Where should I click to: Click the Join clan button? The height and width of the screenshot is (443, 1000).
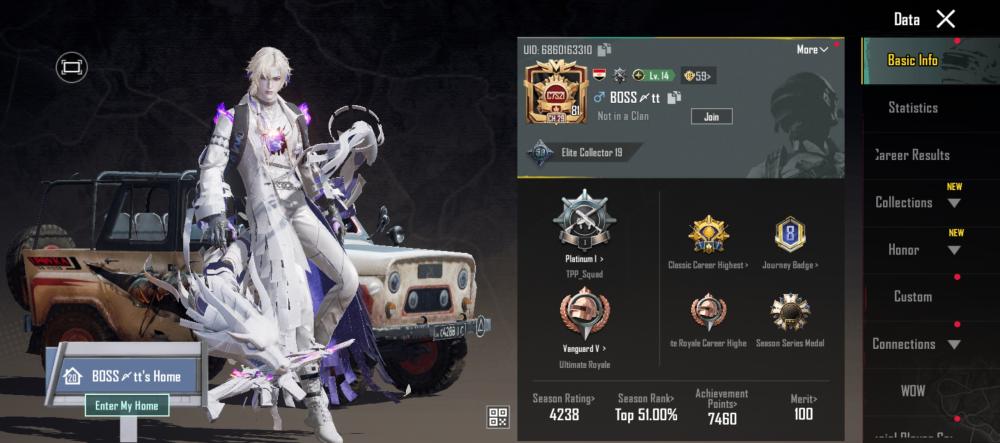[x=711, y=116]
